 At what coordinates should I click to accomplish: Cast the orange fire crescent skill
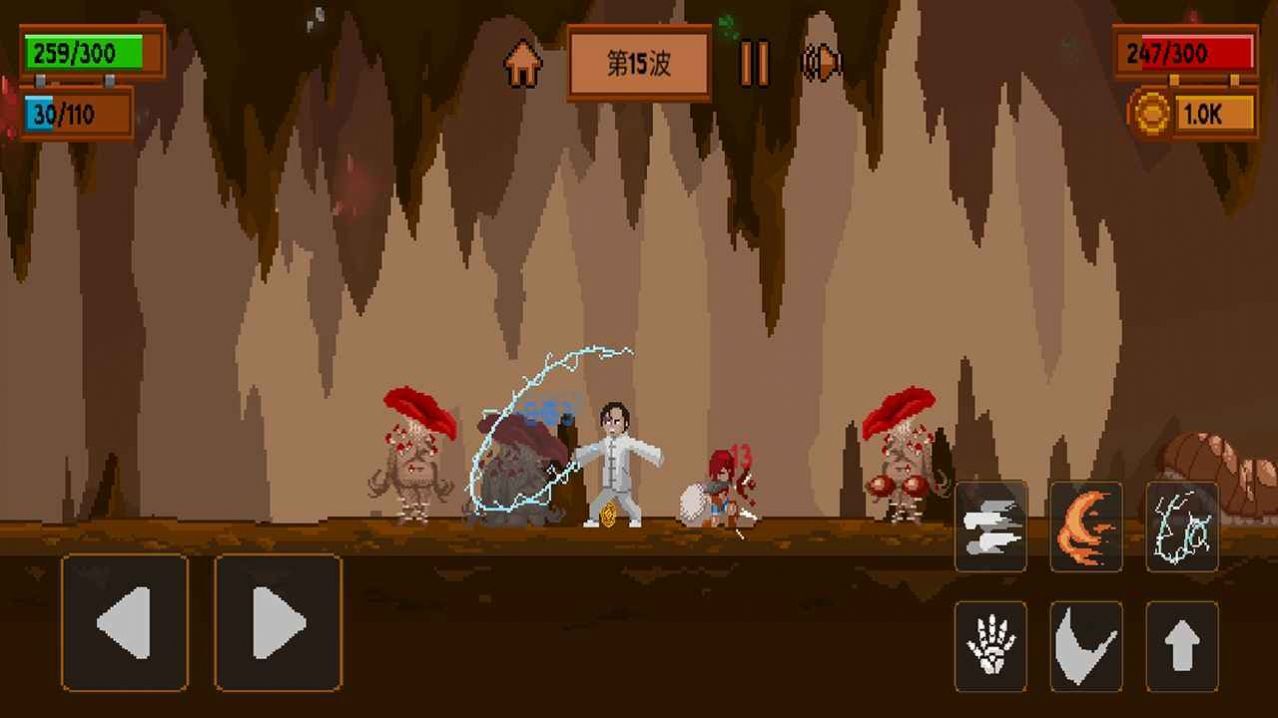pos(1086,526)
